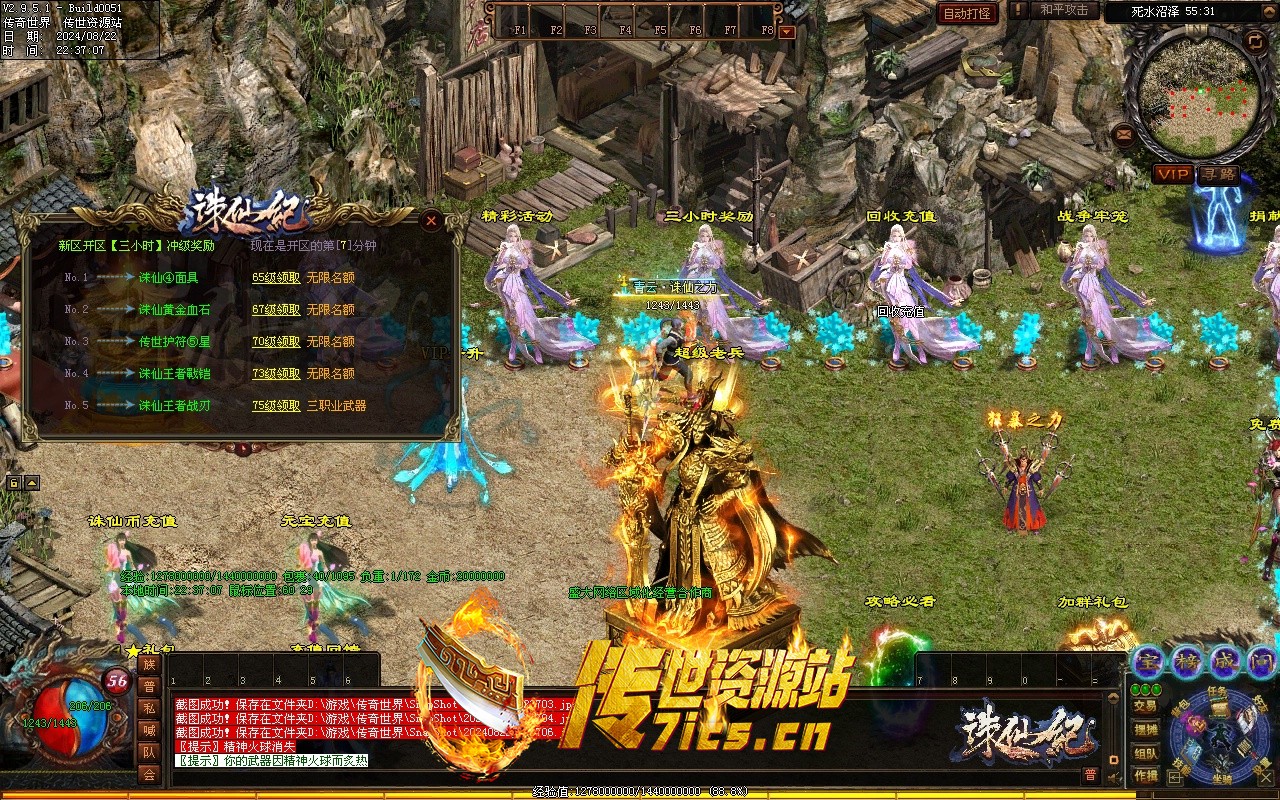
Task: Switch the 和平攻击 attack mode
Action: tap(1063, 10)
